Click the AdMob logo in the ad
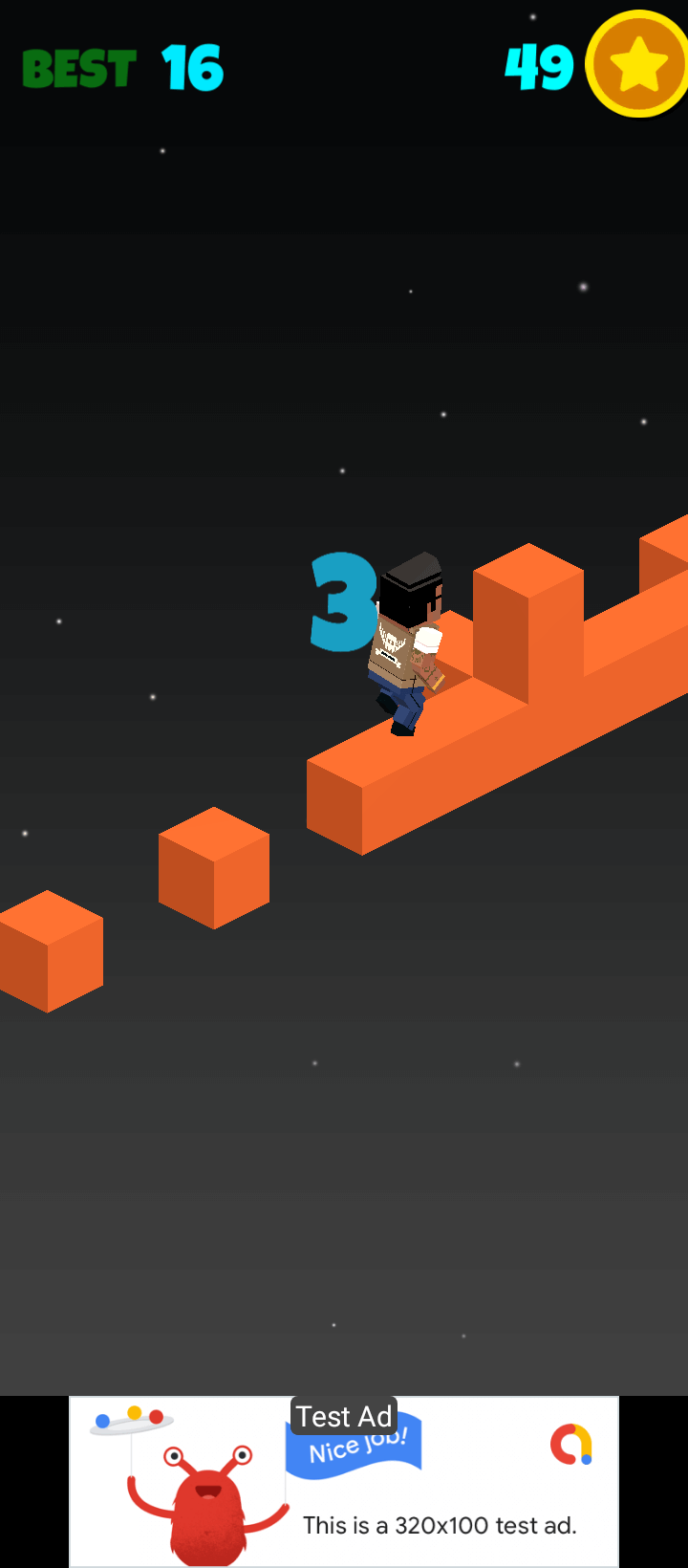This screenshot has height=1568, width=688. coord(571,1445)
